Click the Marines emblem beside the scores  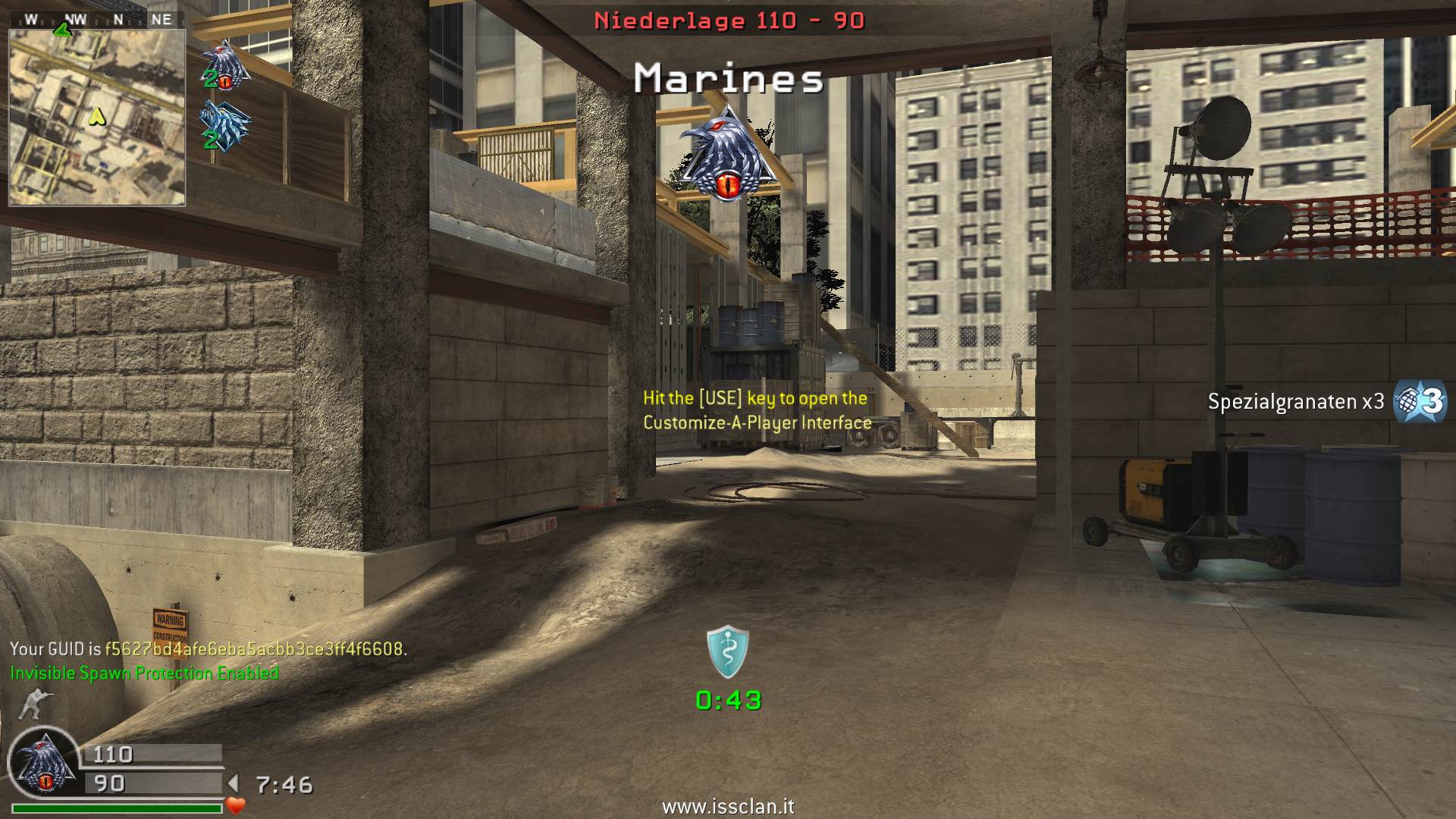[x=45, y=764]
